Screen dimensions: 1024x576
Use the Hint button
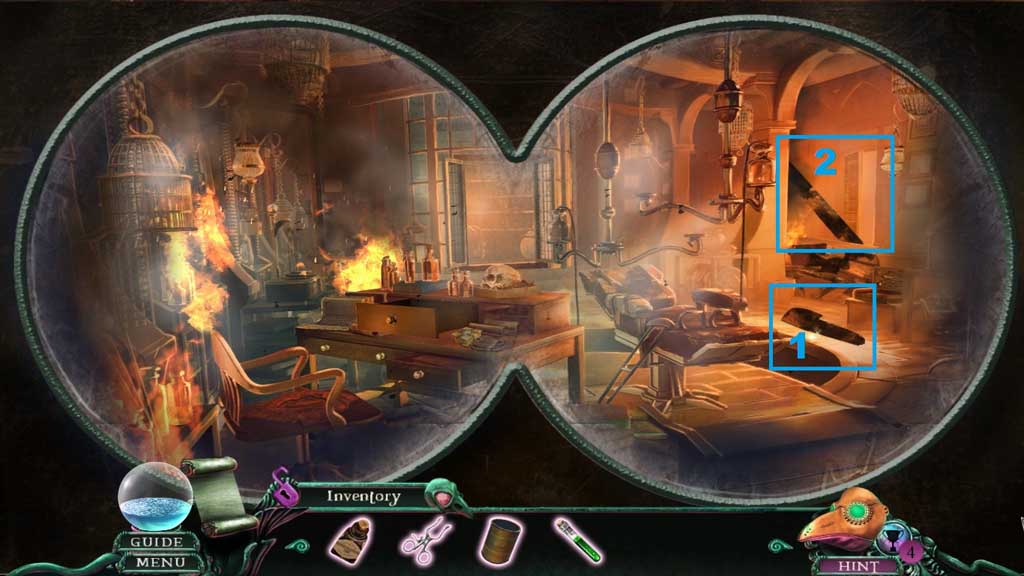tap(855, 565)
